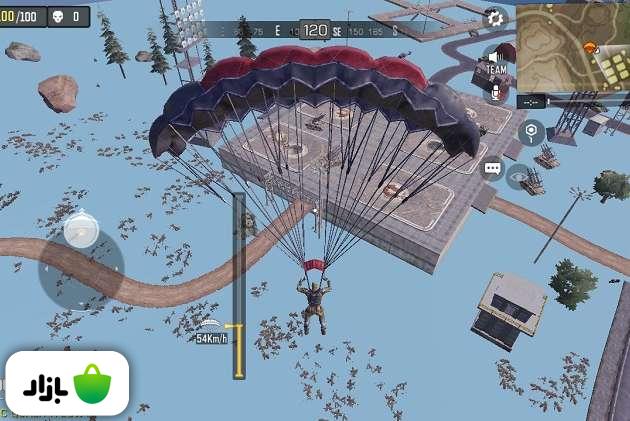Click the virtual movement joystick

coord(80,232)
